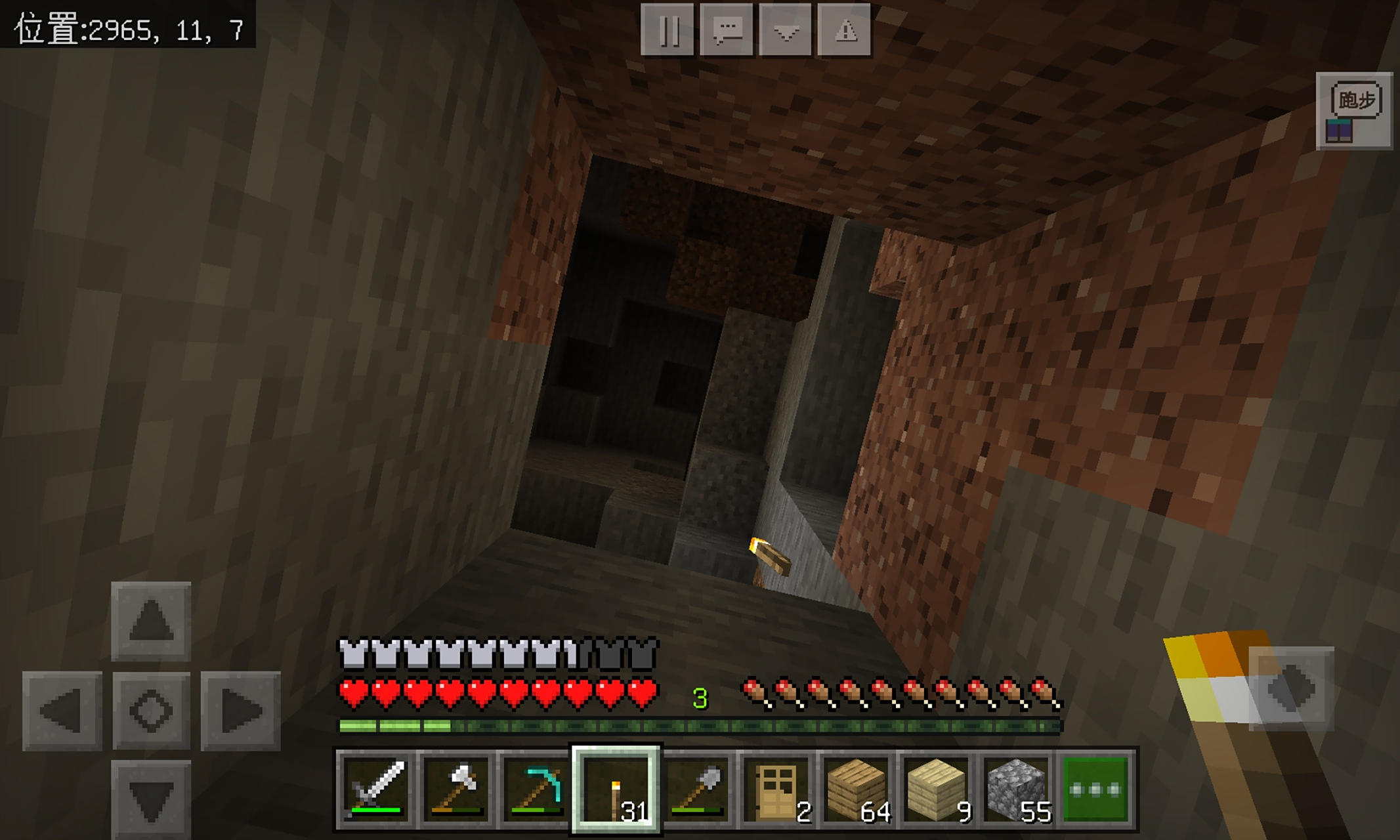Open inventory with the three-dots button
This screenshot has width=1400, height=840.
[x=1096, y=789]
